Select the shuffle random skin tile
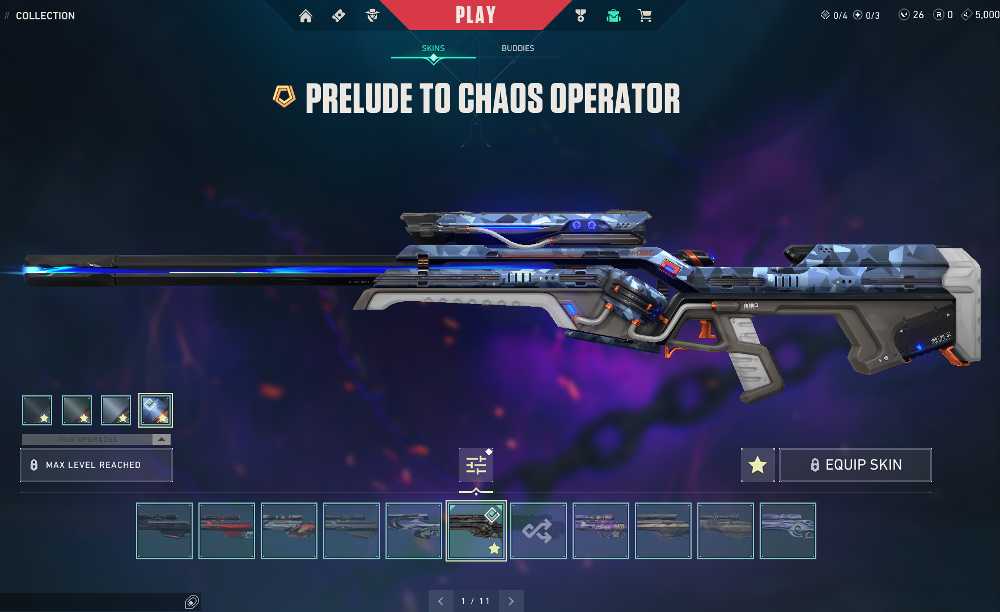The image size is (1000, 612). [539, 530]
